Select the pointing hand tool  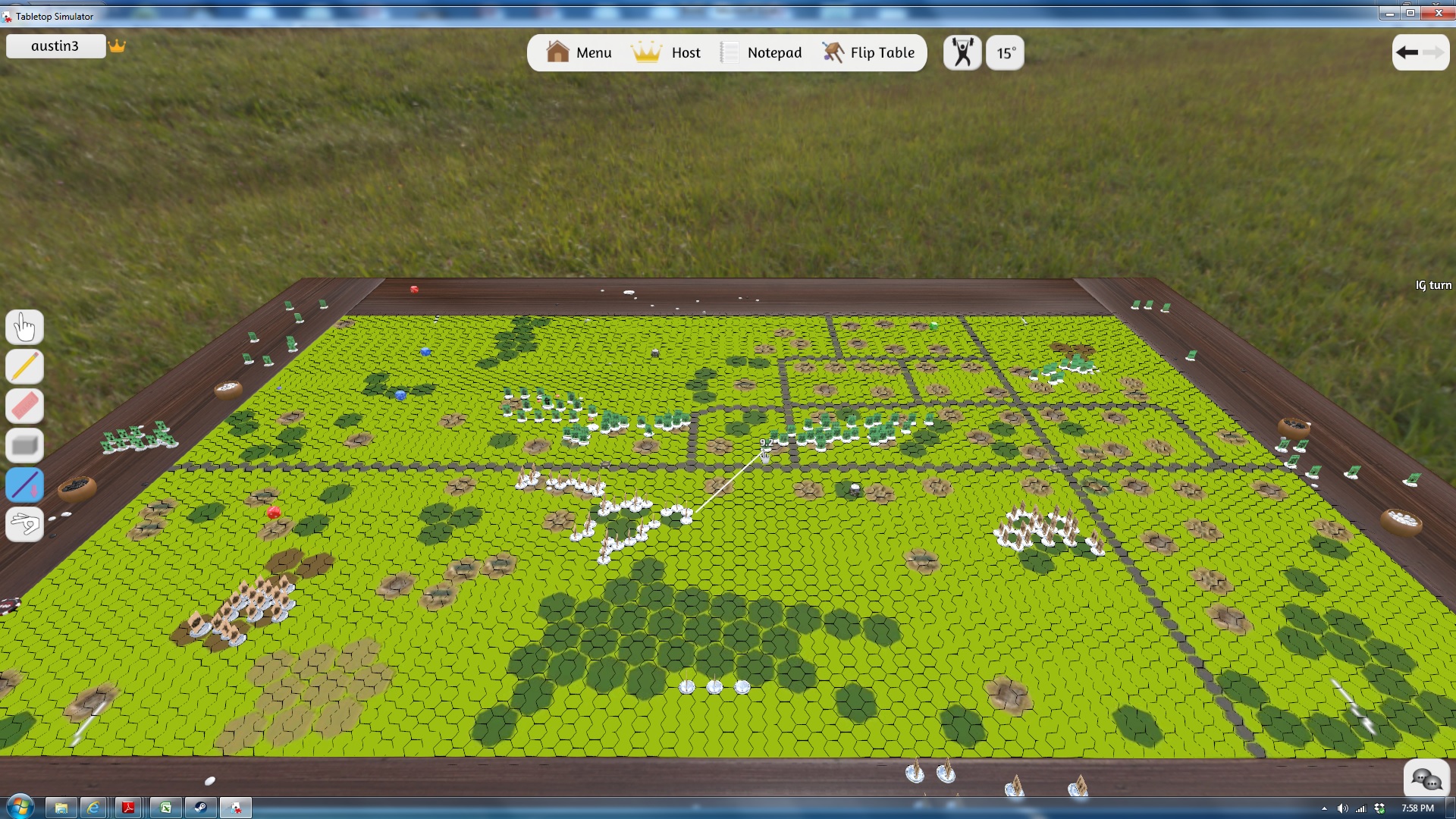(x=24, y=524)
